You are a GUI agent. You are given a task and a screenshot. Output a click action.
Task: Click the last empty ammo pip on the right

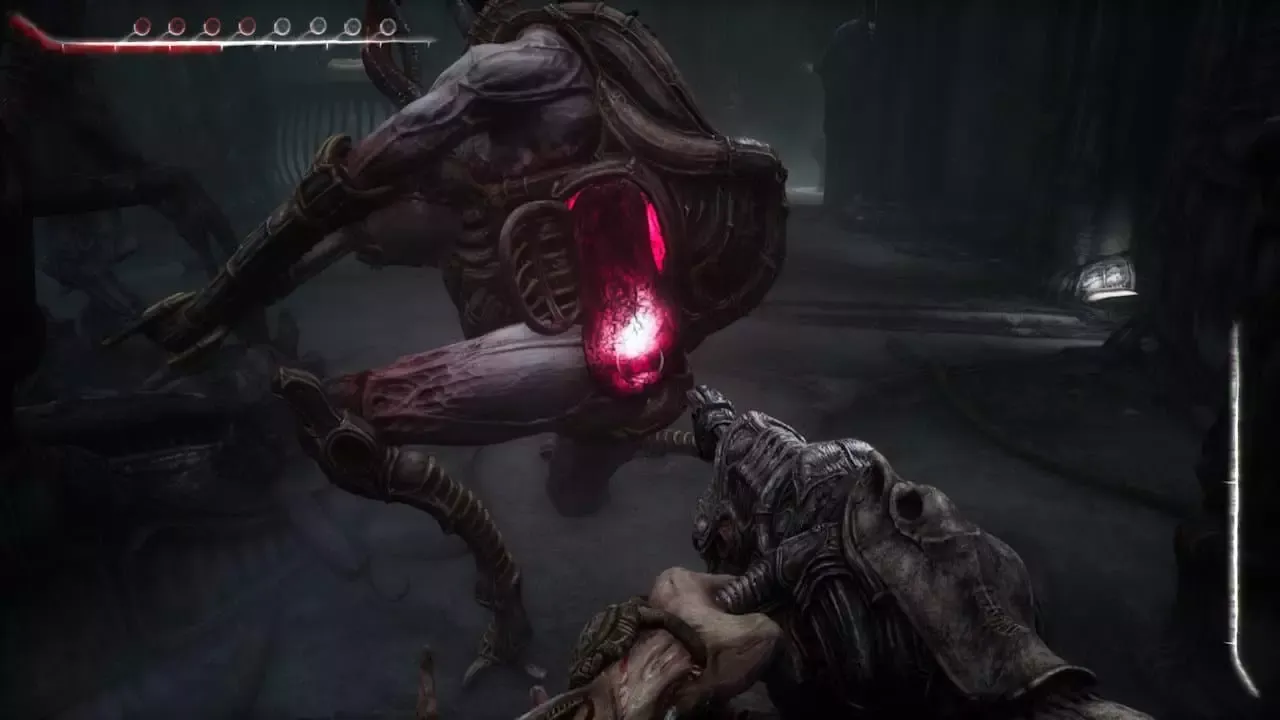(x=388, y=27)
